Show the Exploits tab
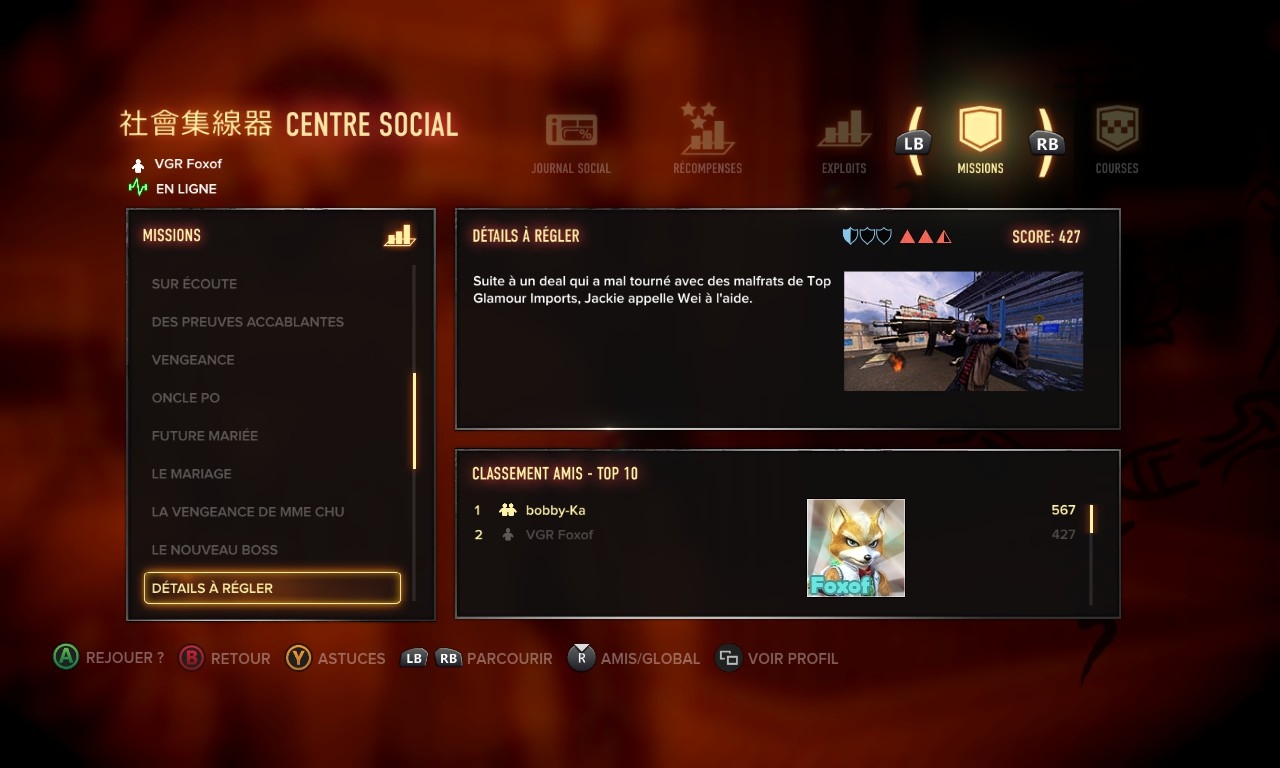Viewport: 1280px width, 768px height. pos(844,141)
